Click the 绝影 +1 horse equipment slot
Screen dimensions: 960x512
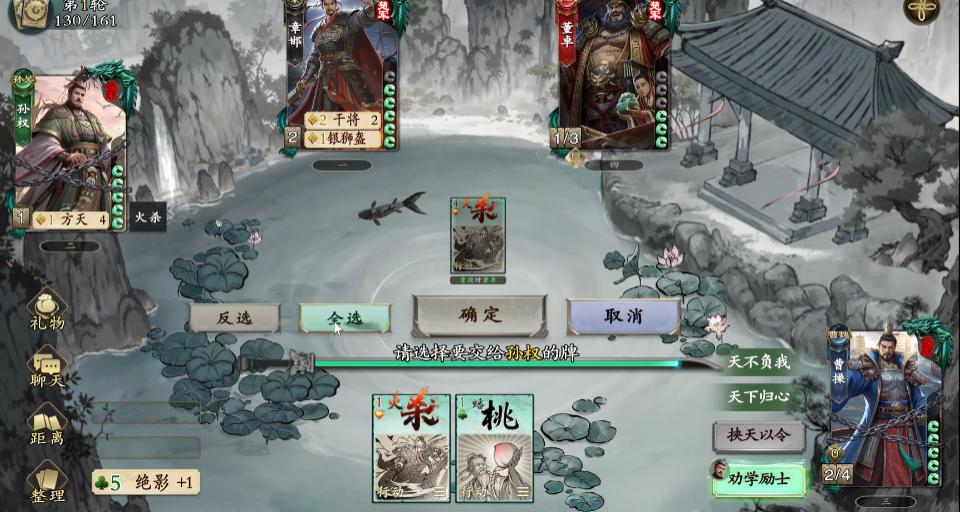(146, 482)
